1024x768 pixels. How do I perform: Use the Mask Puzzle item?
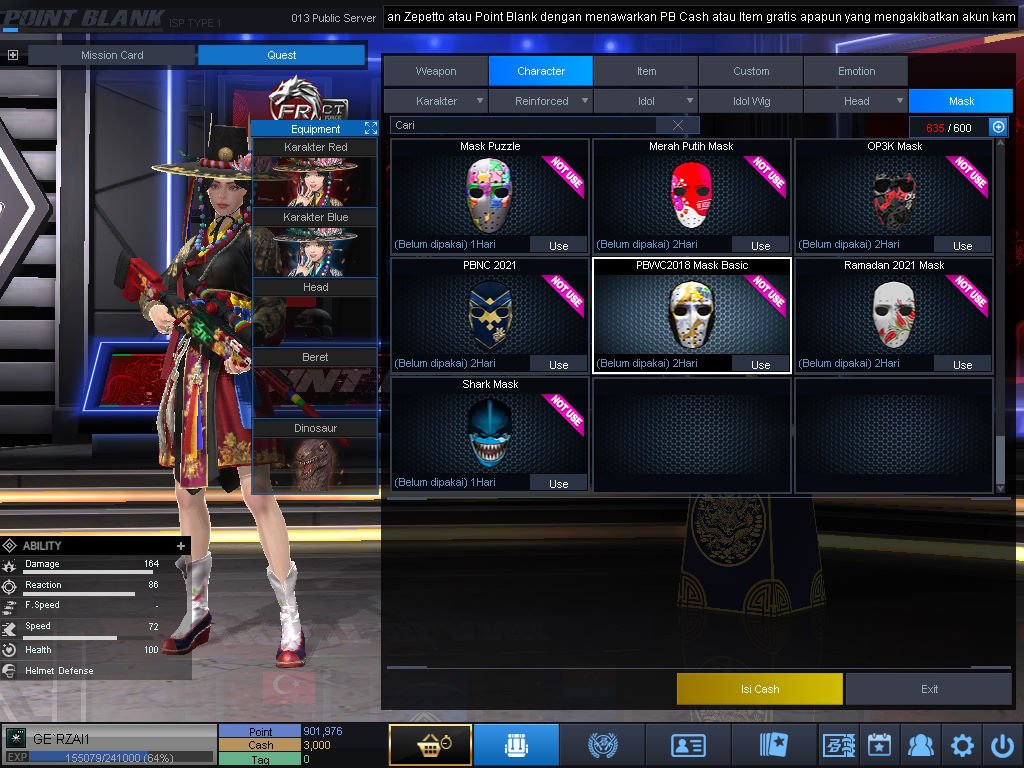tap(558, 245)
